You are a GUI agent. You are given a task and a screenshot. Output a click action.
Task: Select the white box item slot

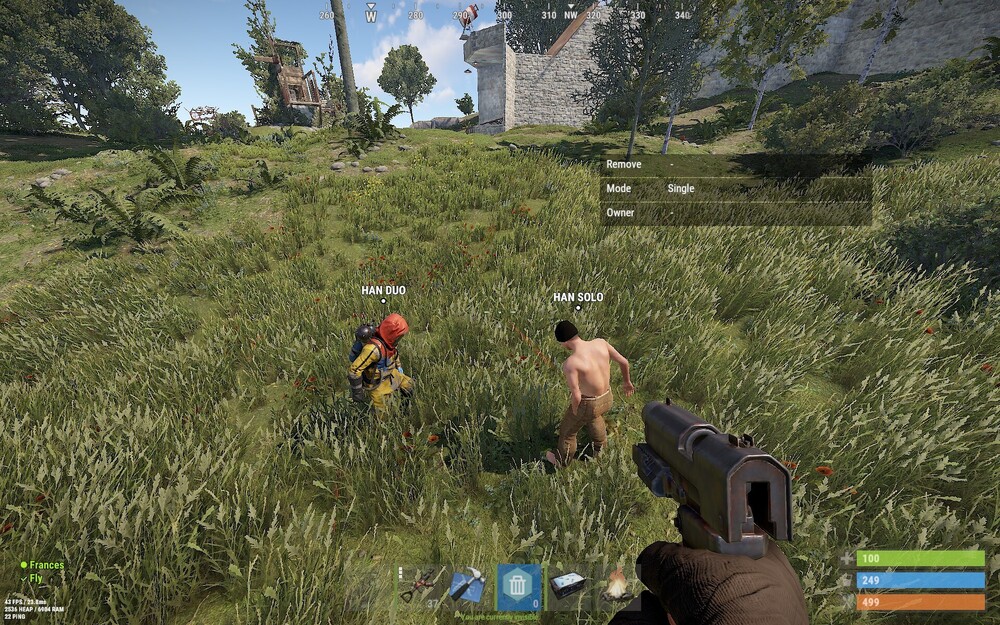click(567, 586)
